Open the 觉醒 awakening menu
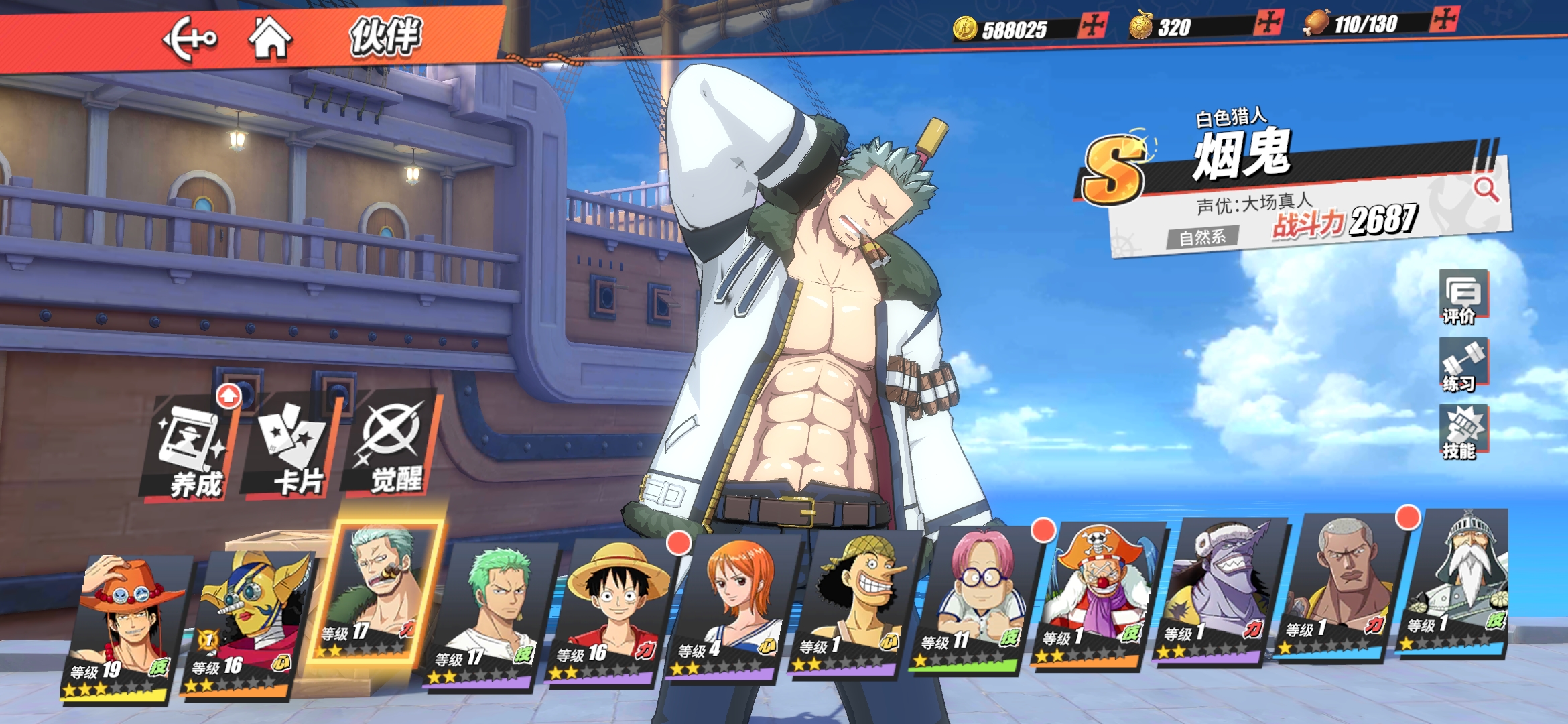The image size is (1568, 724). pos(393,442)
